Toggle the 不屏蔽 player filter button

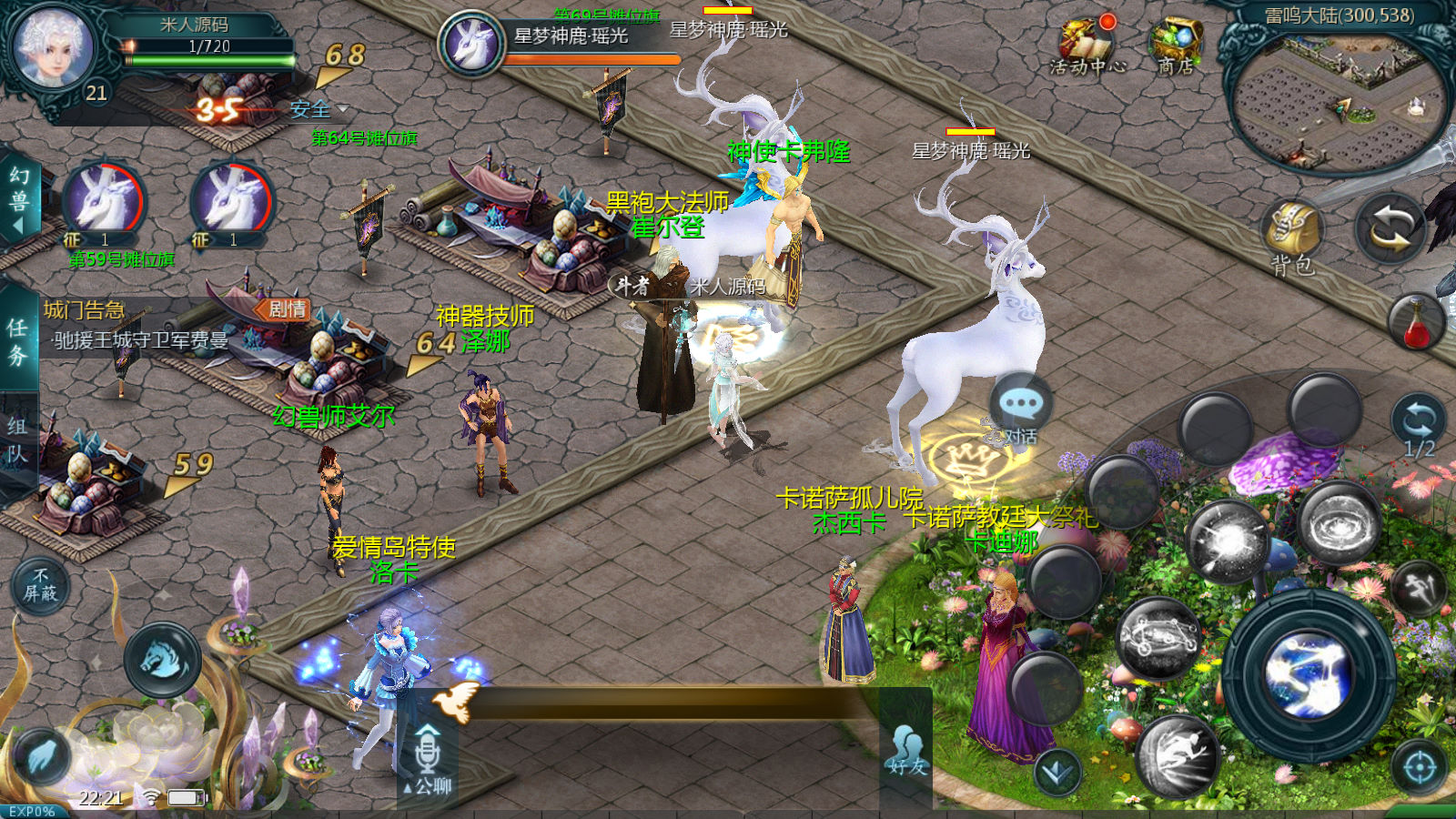click(40, 585)
